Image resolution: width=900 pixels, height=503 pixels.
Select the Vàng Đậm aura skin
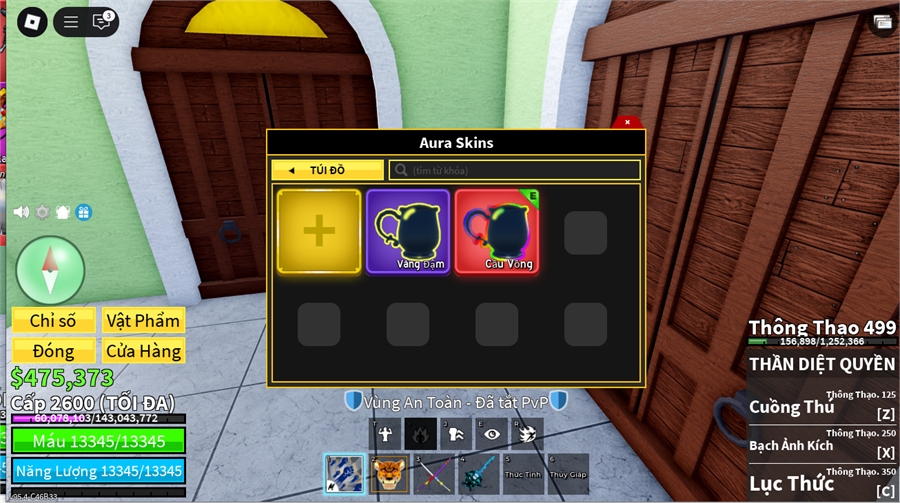tap(408, 231)
